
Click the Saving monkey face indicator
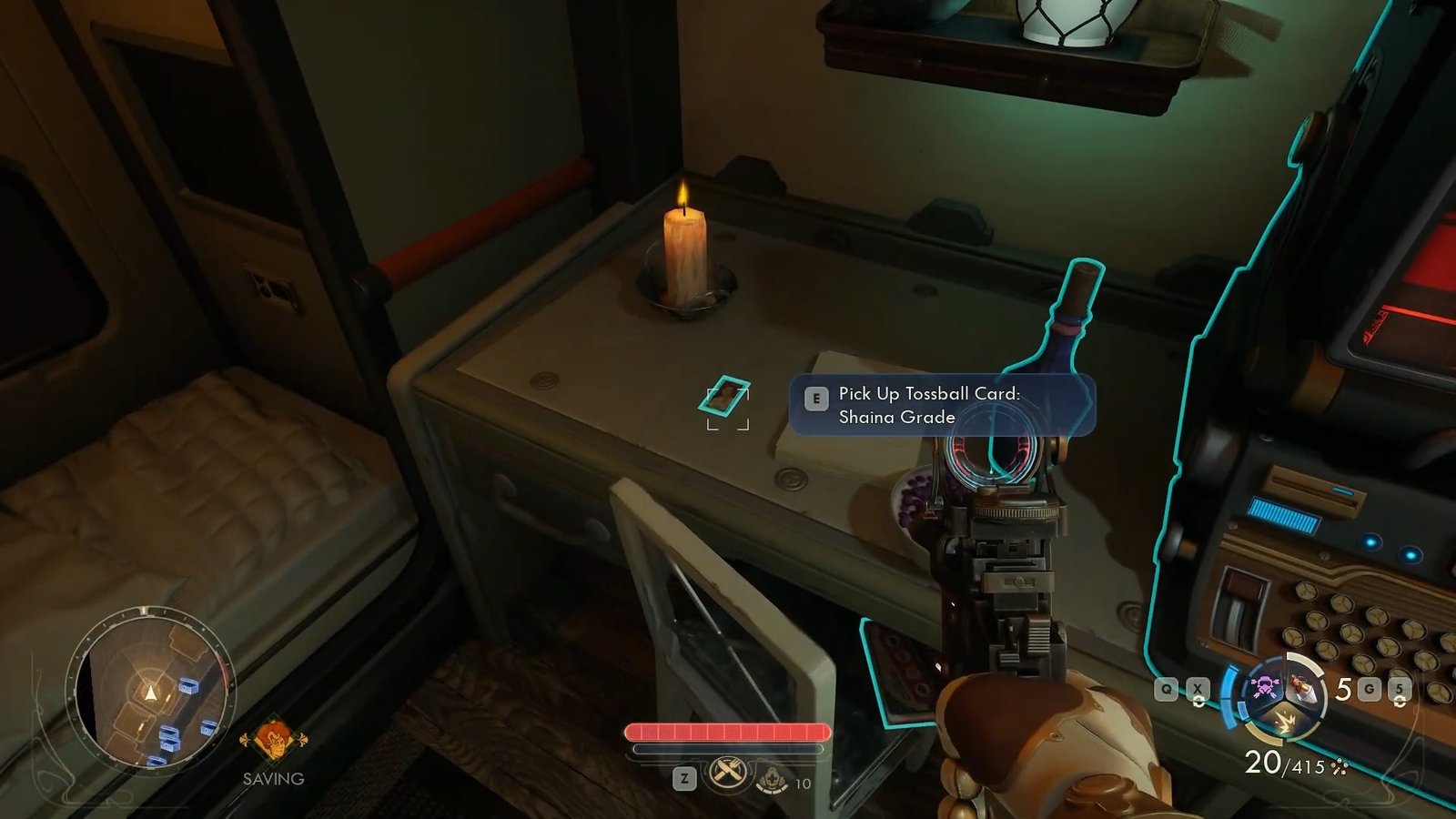[273, 740]
